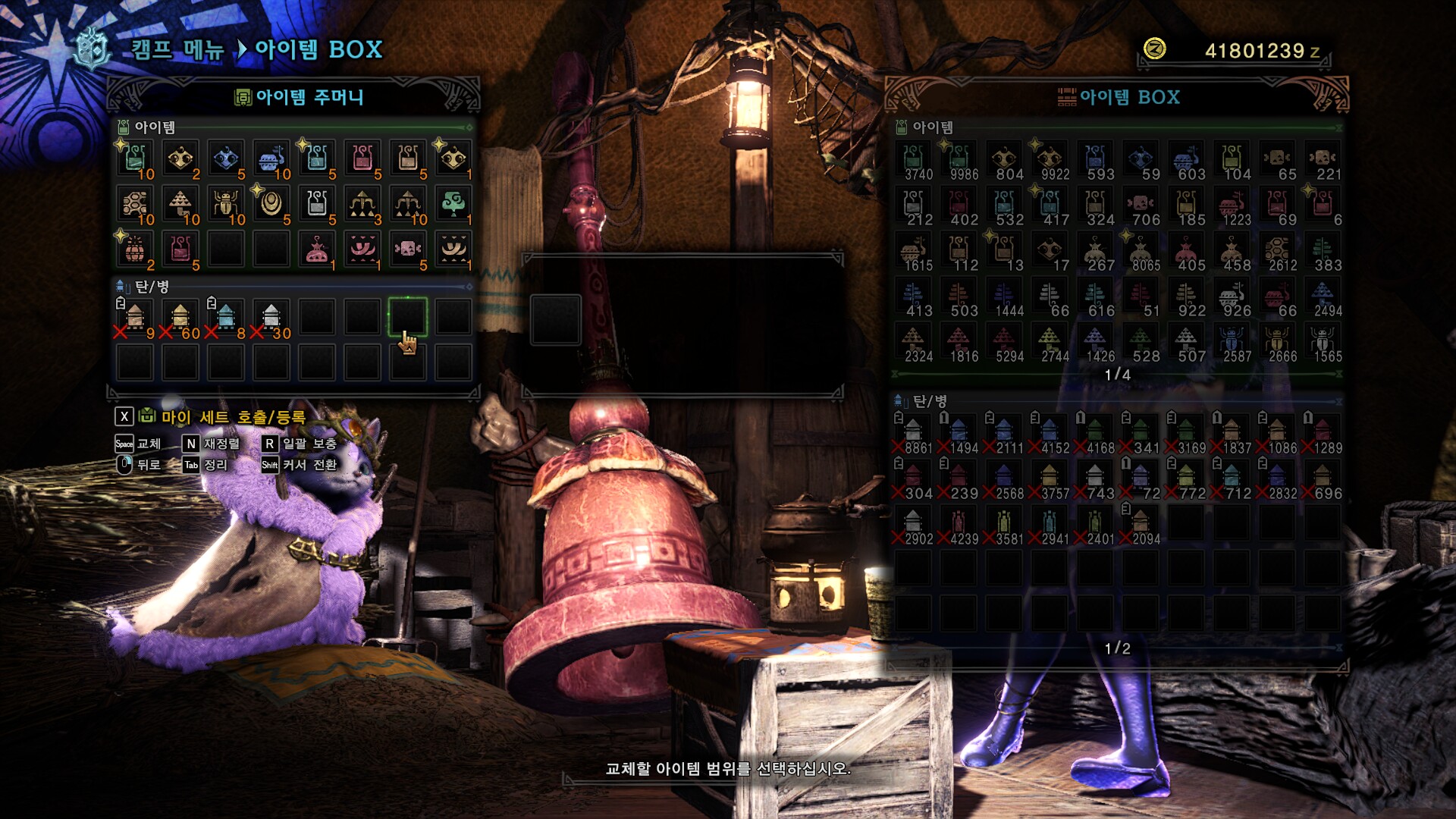Select the pouch mushroom slot holding 10
The width and height of the screenshot is (1456, 819).
click(180, 205)
